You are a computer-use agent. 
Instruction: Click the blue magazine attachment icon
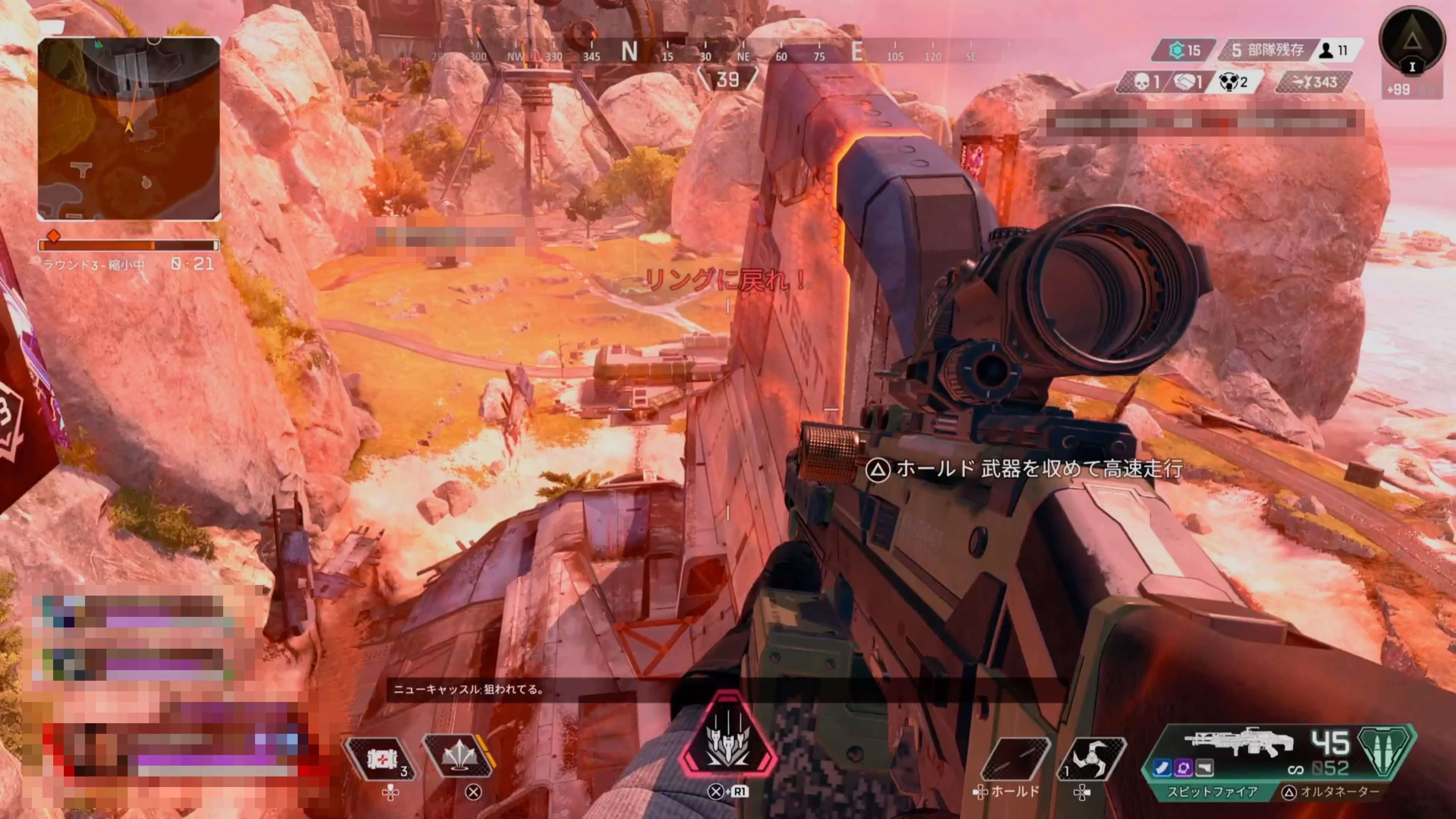(x=1162, y=767)
